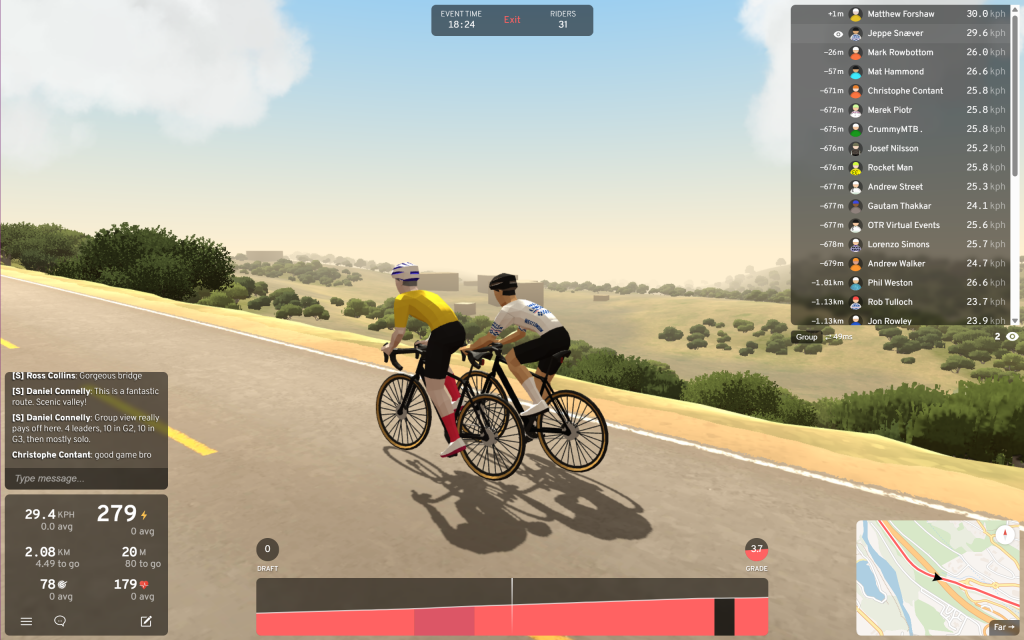
Task: Open the edit pencil icon
Action: pyautogui.click(x=146, y=621)
